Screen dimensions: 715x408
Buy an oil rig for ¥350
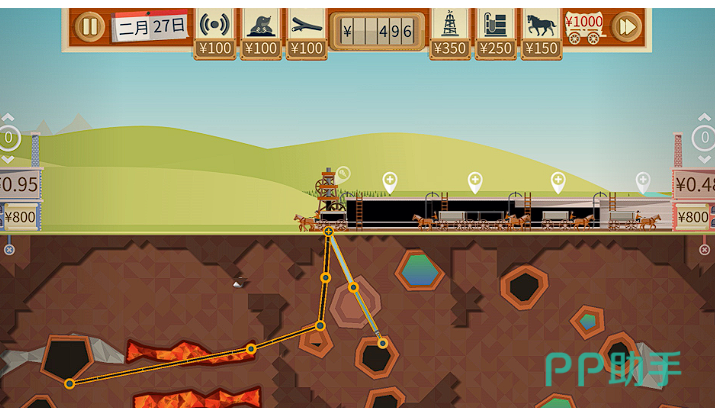coord(451,32)
